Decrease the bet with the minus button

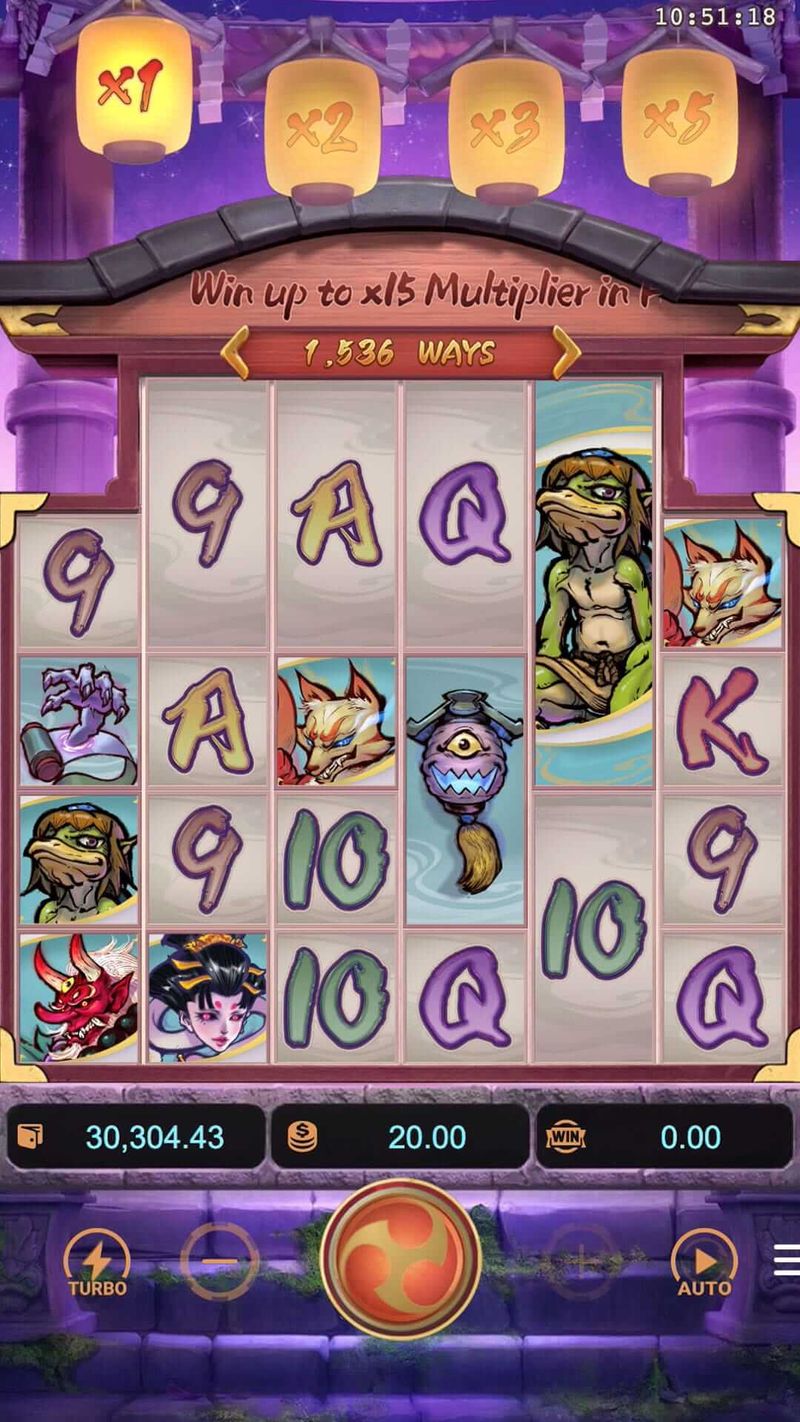click(220, 1262)
